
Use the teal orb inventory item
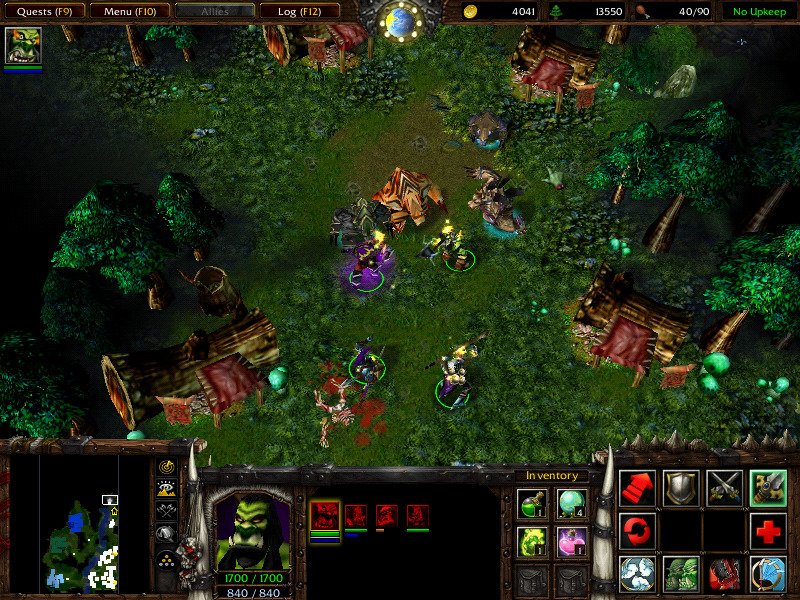pos(572,503)
